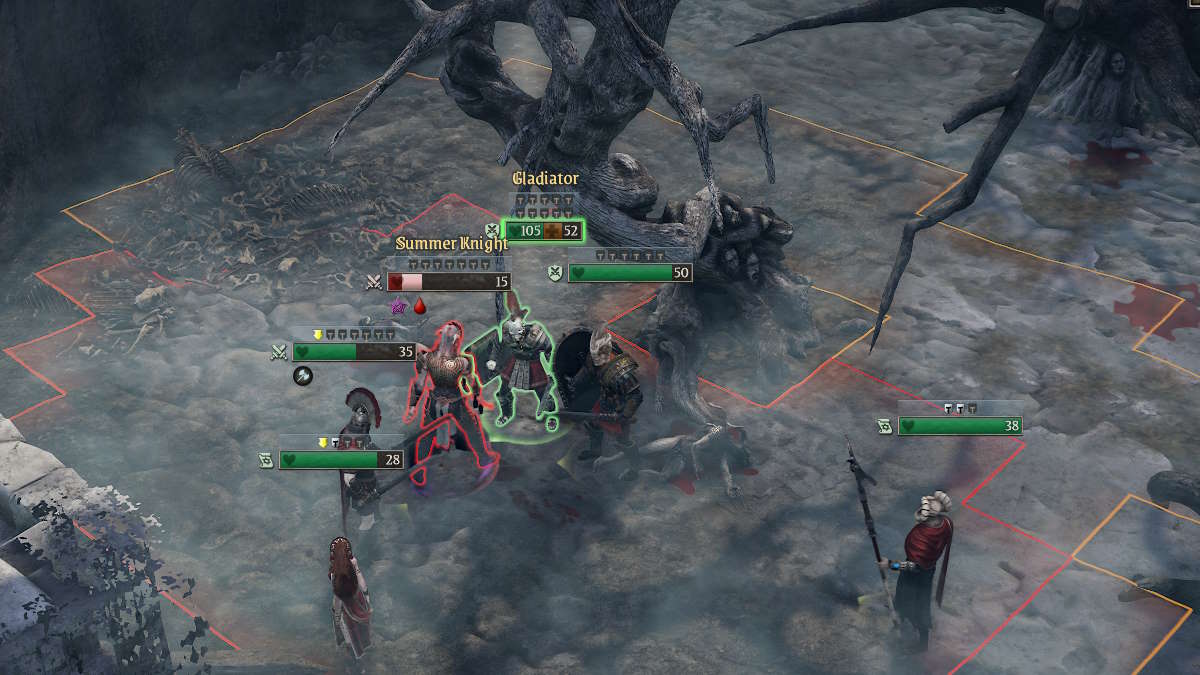
Task: Click the round axe status icon
Action: pos(303,376)
